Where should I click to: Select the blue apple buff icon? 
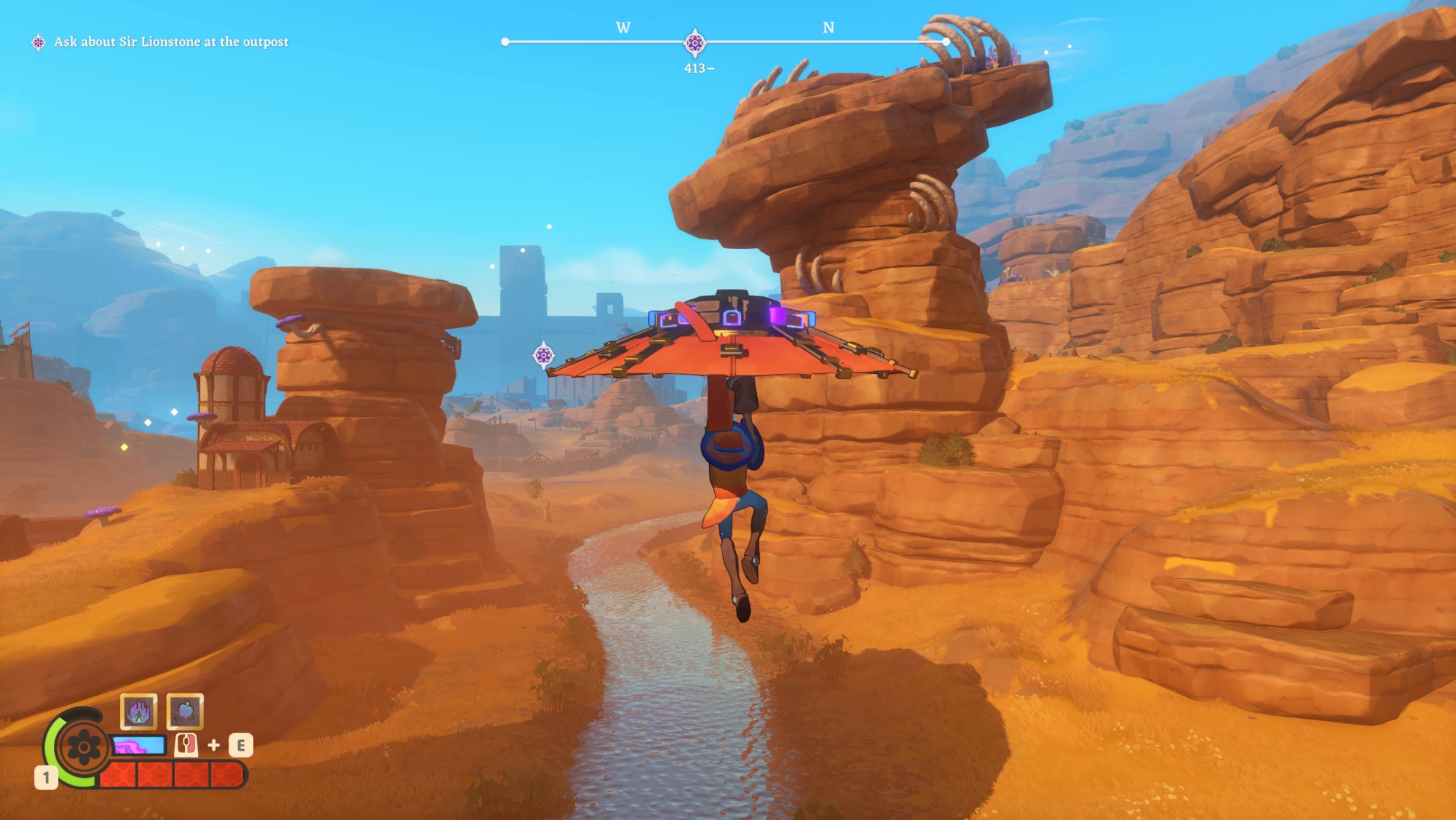185,711
